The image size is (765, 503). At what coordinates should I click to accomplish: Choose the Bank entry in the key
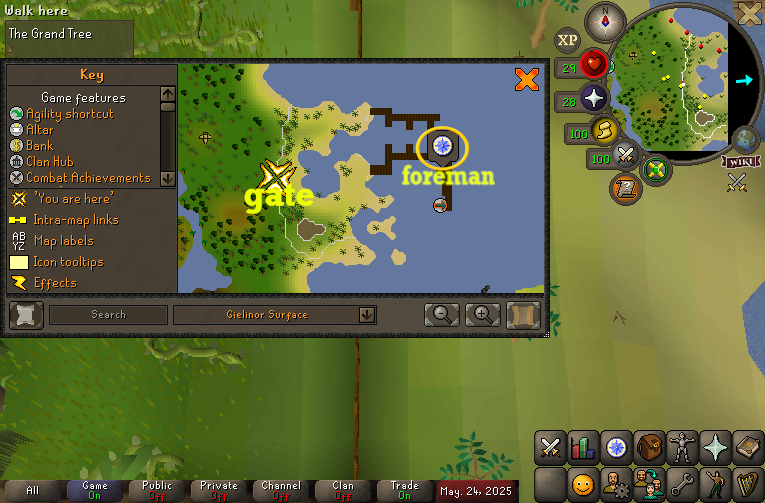tap(40, 146)
